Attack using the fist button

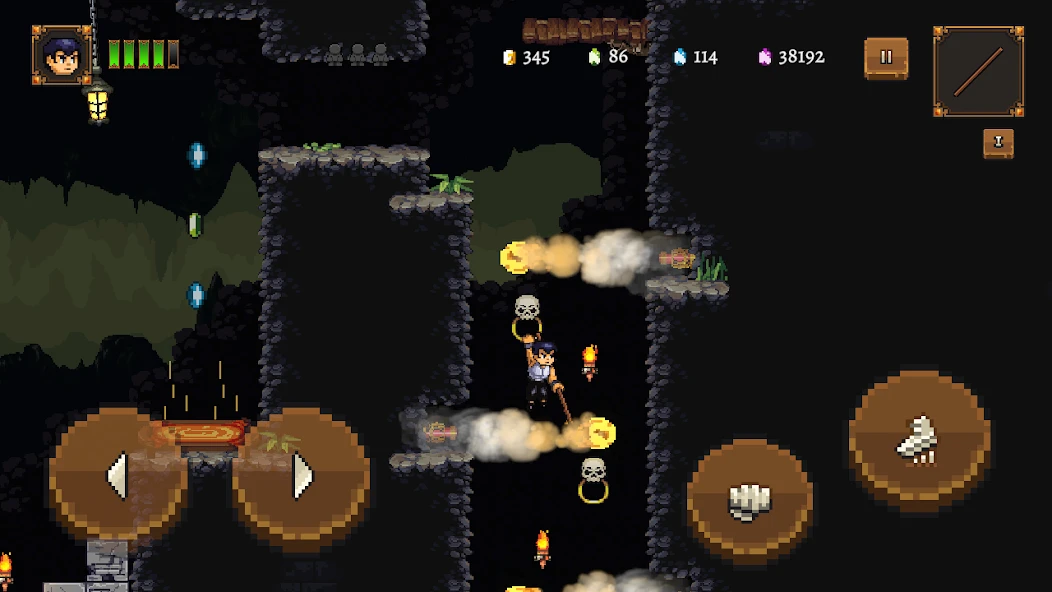click(749, 501)
